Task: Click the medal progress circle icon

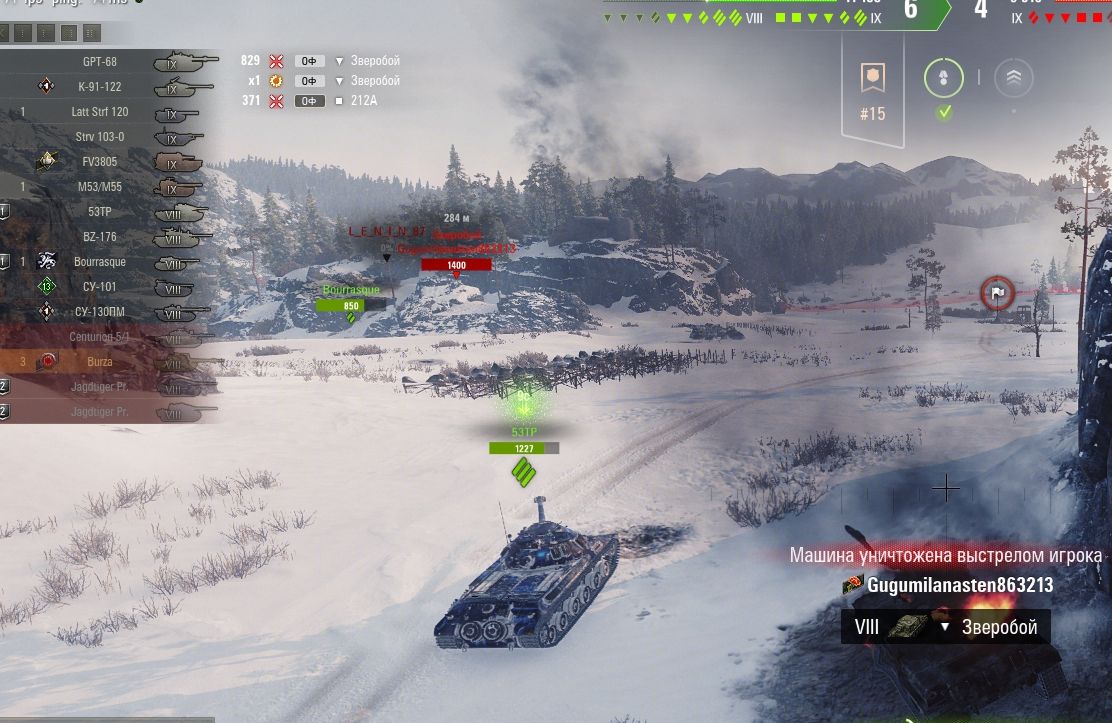Action: point(943,78)
